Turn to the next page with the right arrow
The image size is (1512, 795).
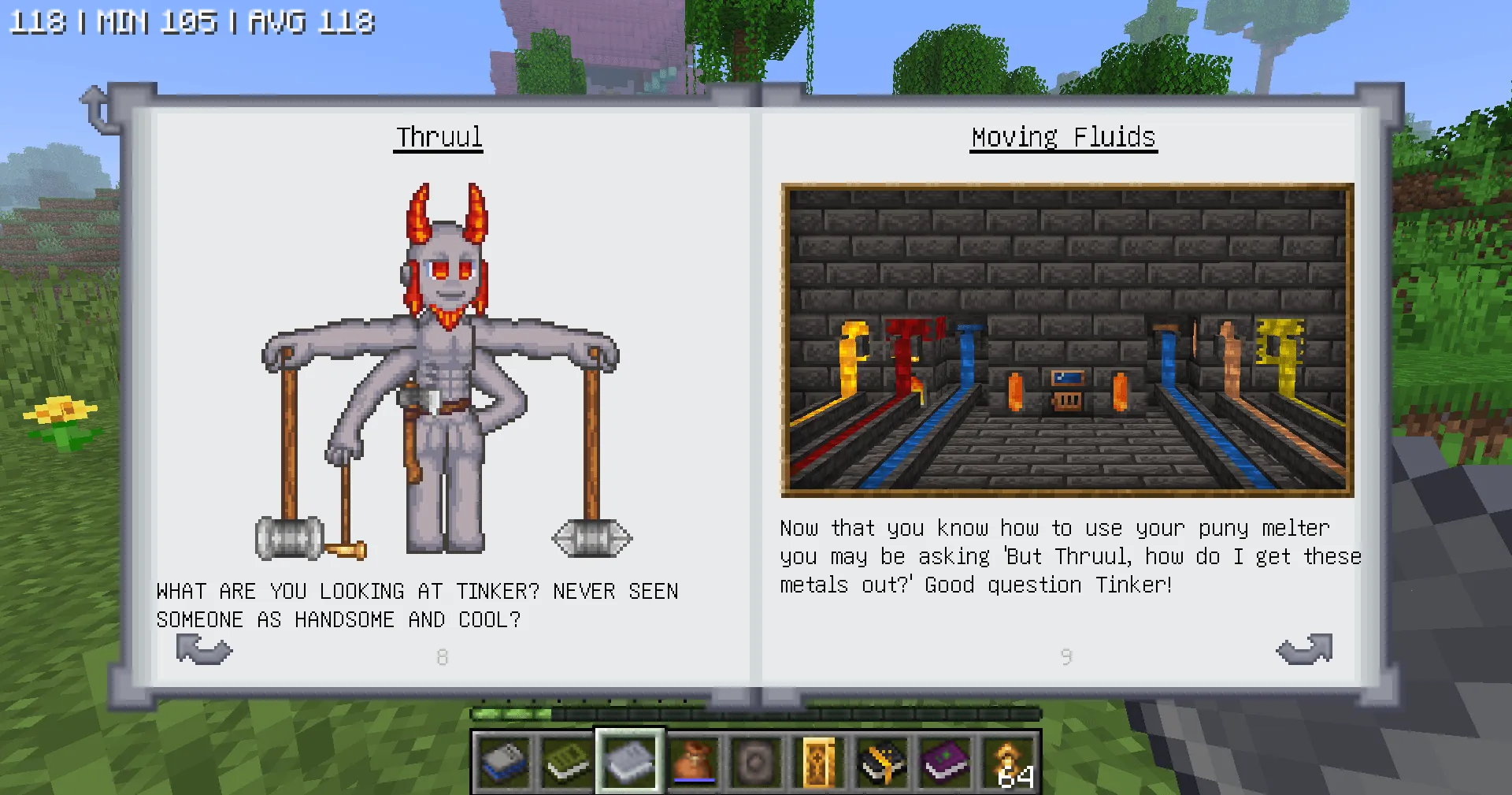pyautogui.click(x=1304, y=650)
